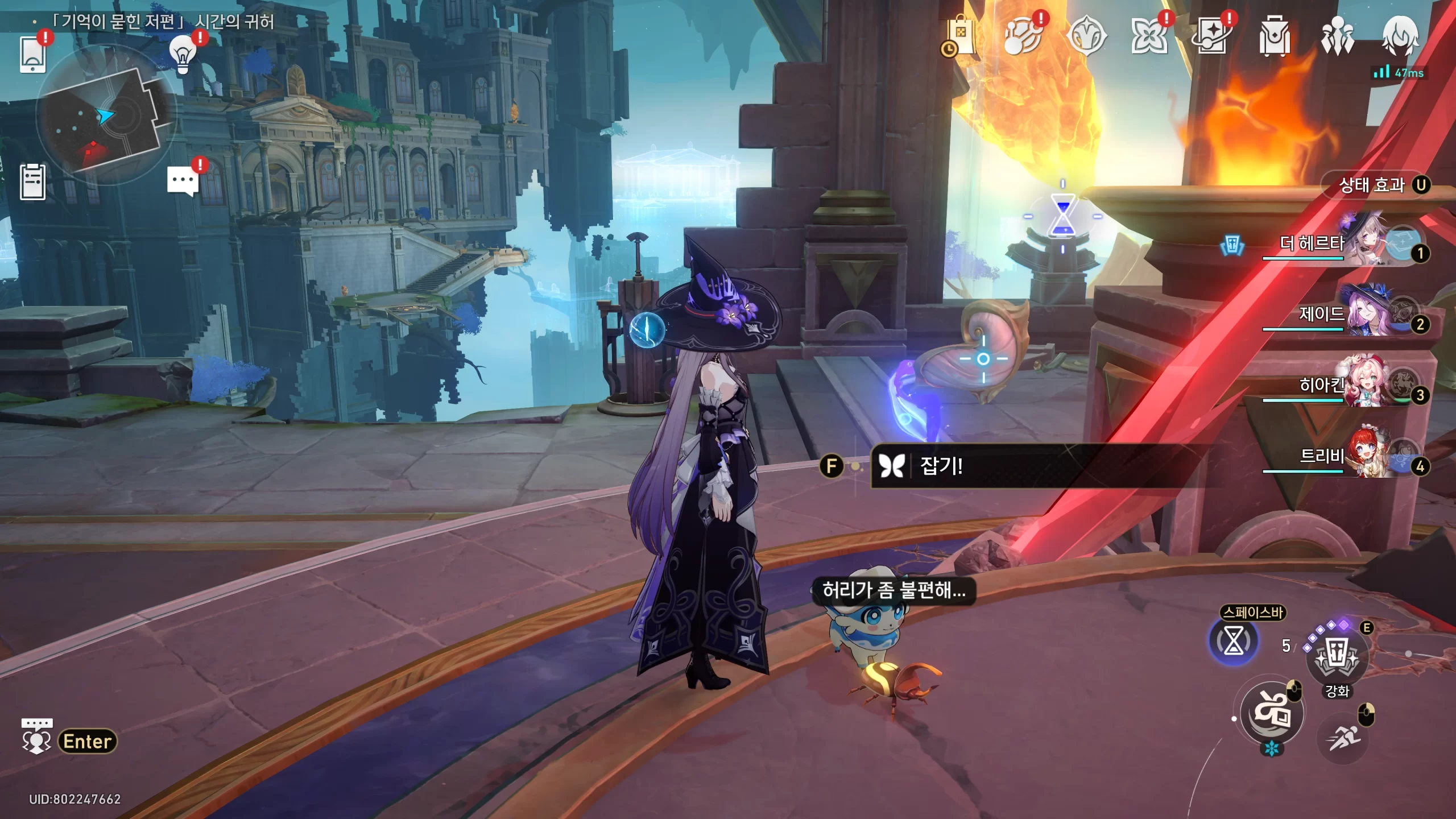The height and width of the screenshot is (819, 1456).
Task: Open the mission clipboard icon
Action: (x=32, y=182)
